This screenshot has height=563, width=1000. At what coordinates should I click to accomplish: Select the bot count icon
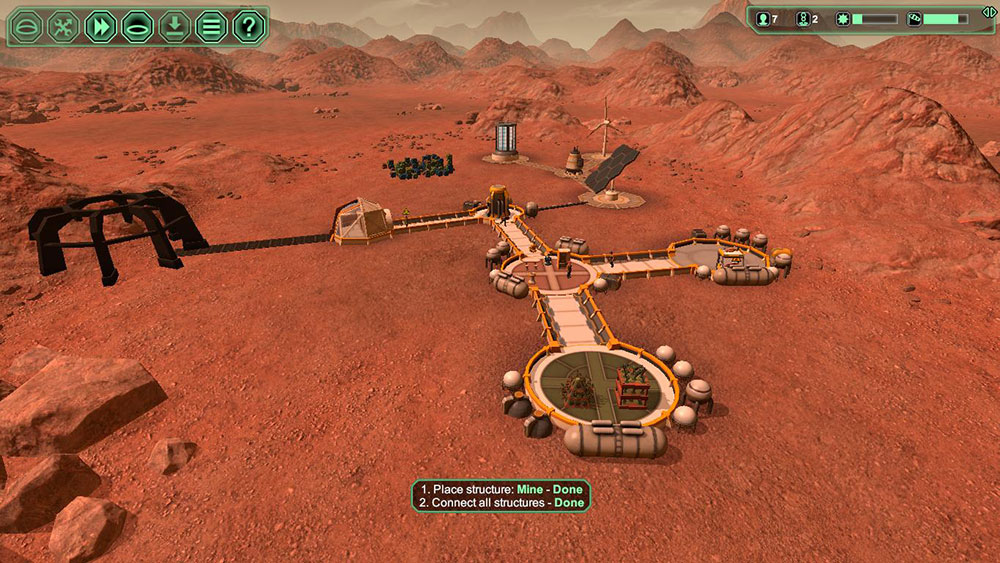pyautogui.click(x=802, y=19)
